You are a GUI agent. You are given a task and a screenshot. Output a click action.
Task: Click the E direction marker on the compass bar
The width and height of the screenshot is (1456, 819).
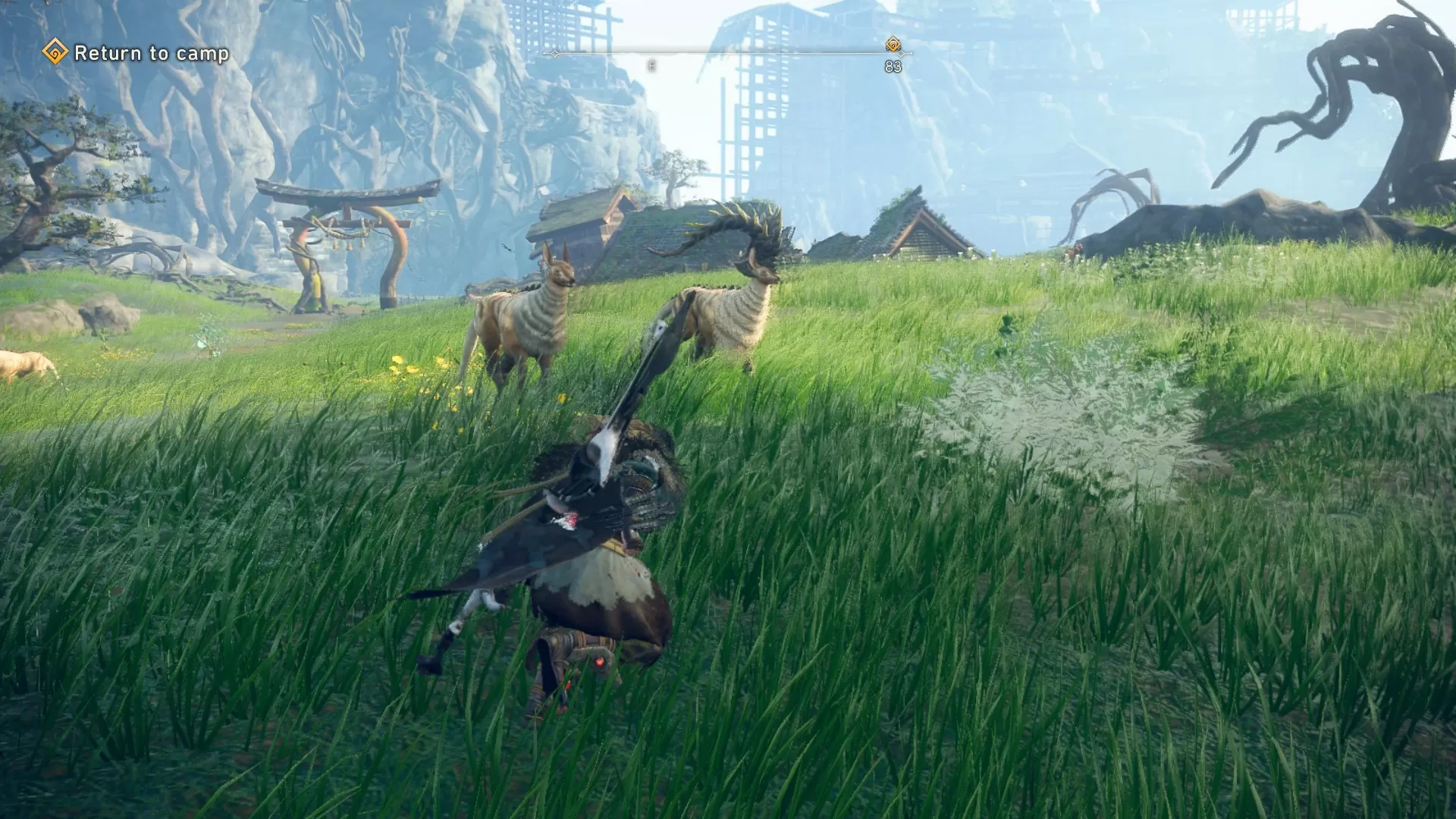(651, 64)
